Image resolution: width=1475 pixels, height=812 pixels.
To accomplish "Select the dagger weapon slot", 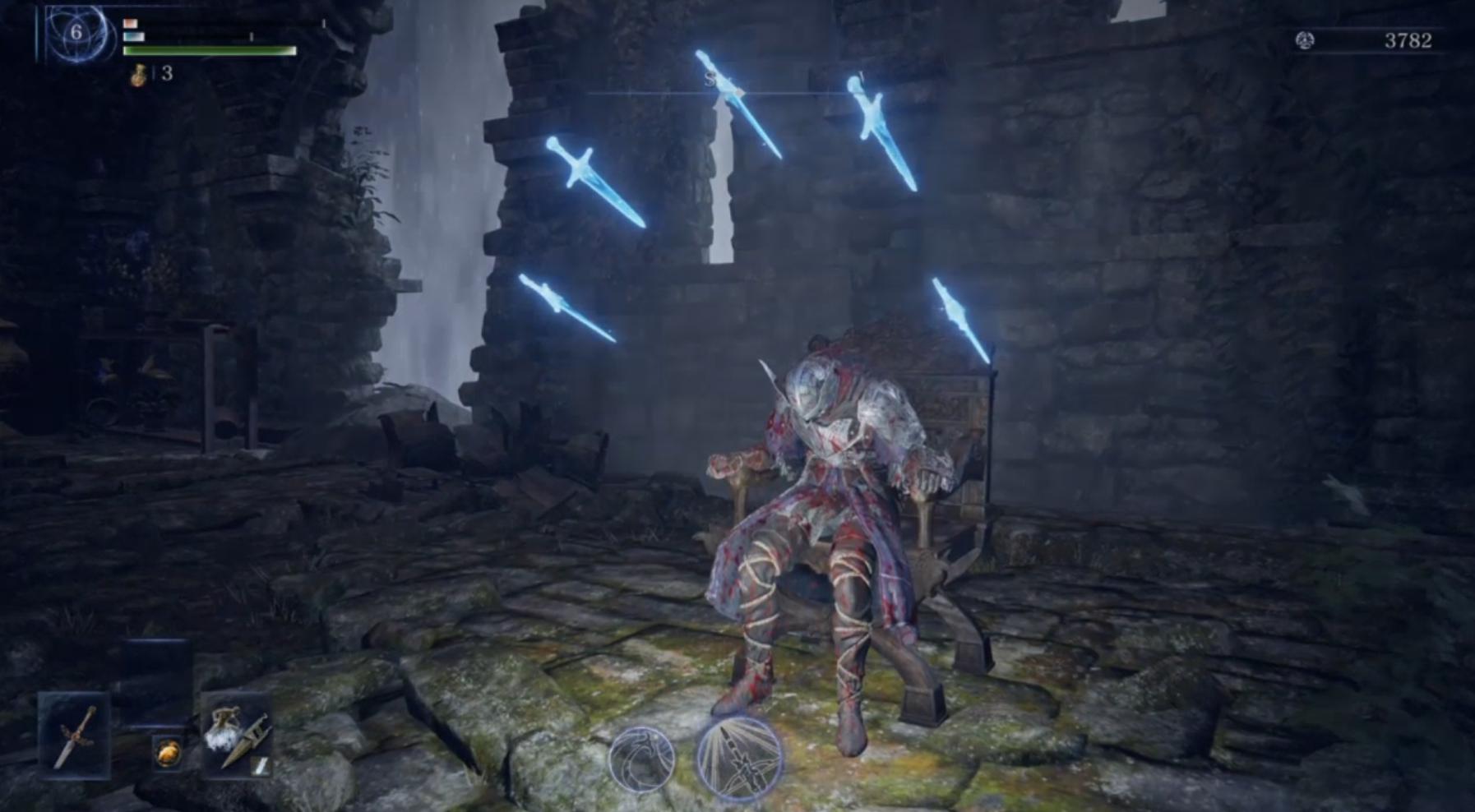I will pos(74,736).
